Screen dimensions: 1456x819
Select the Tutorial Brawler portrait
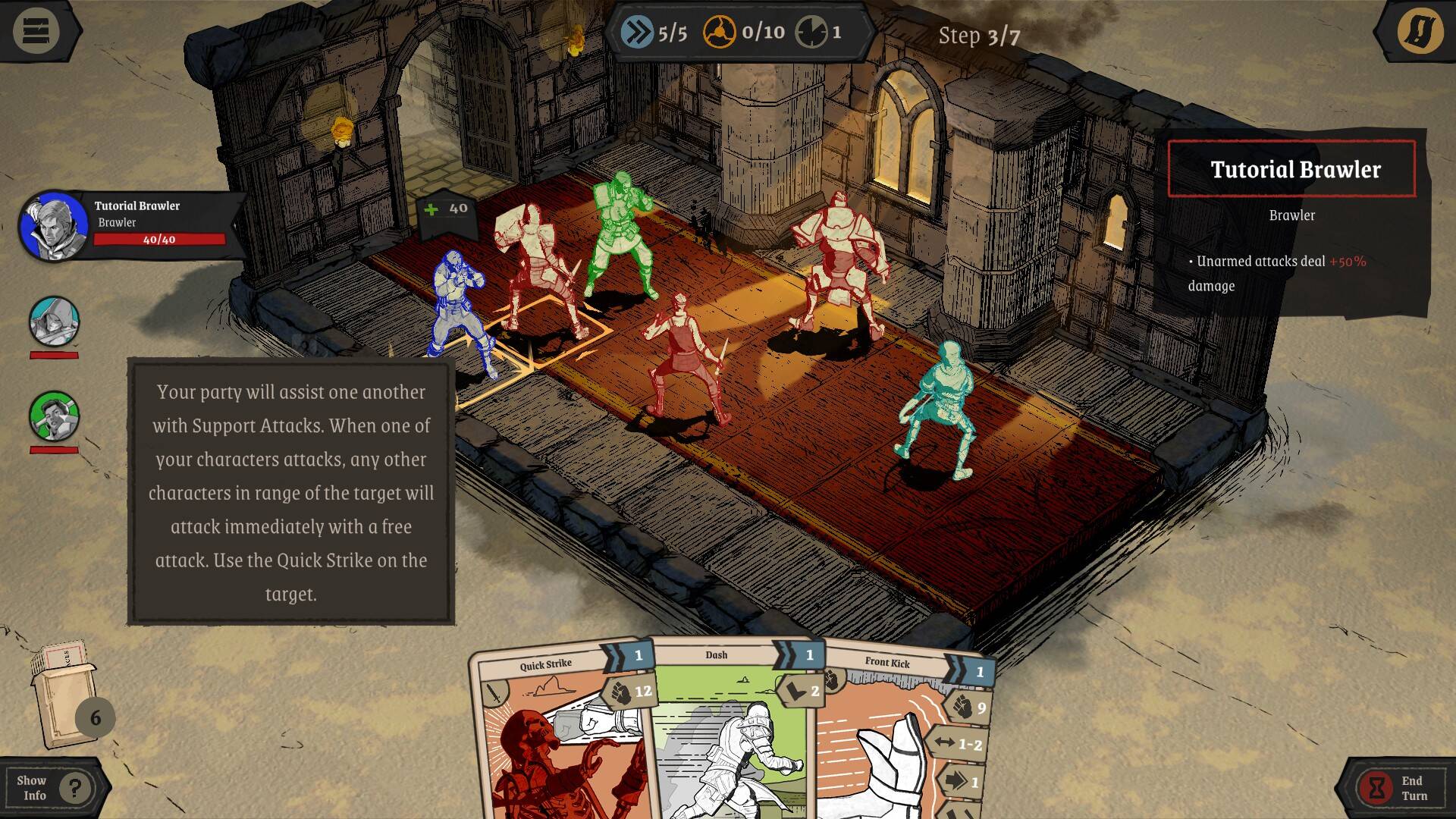[53, 226]
